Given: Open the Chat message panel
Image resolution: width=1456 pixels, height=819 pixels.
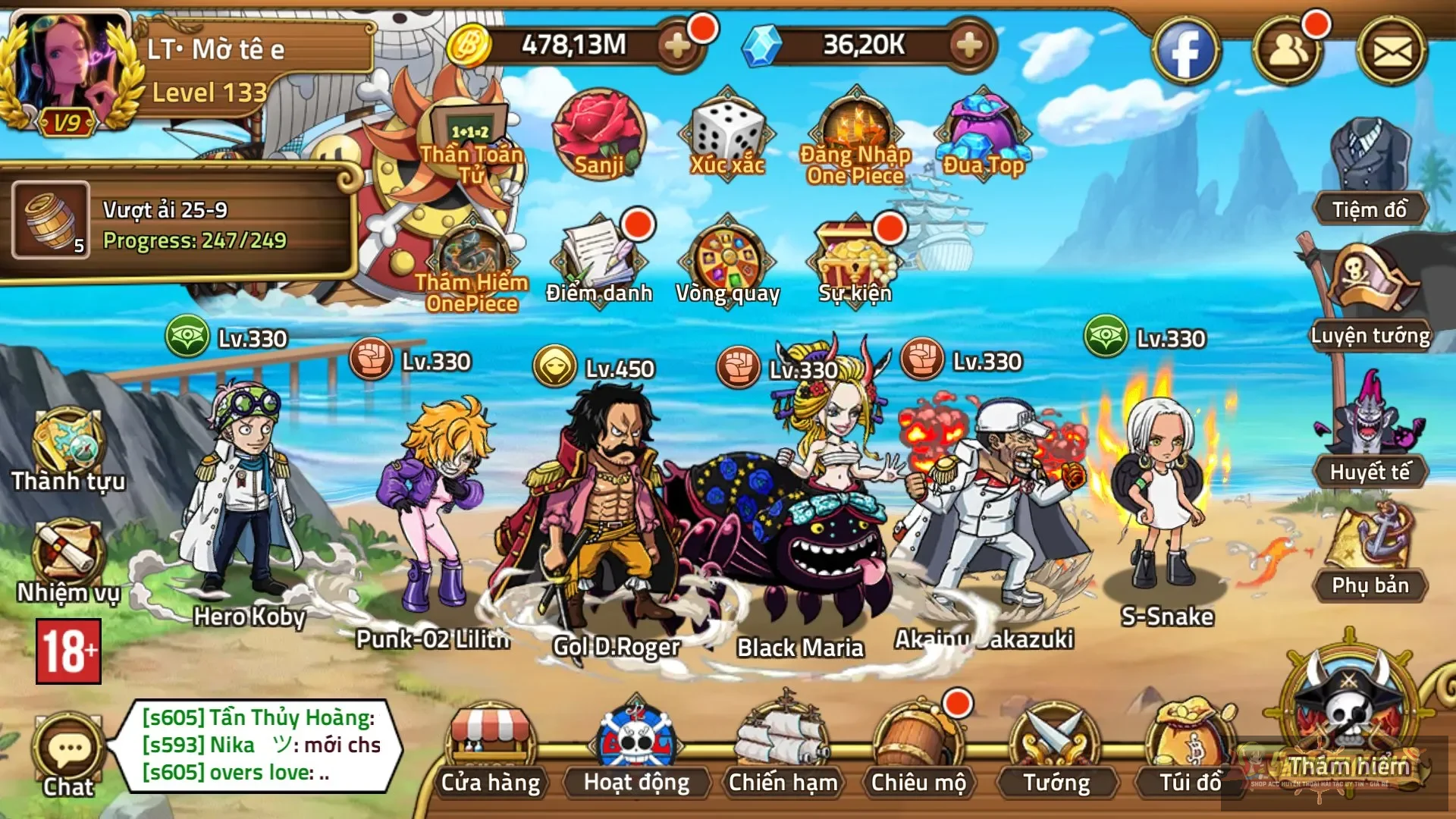Looking at the screenshot, I should point(67,747).
